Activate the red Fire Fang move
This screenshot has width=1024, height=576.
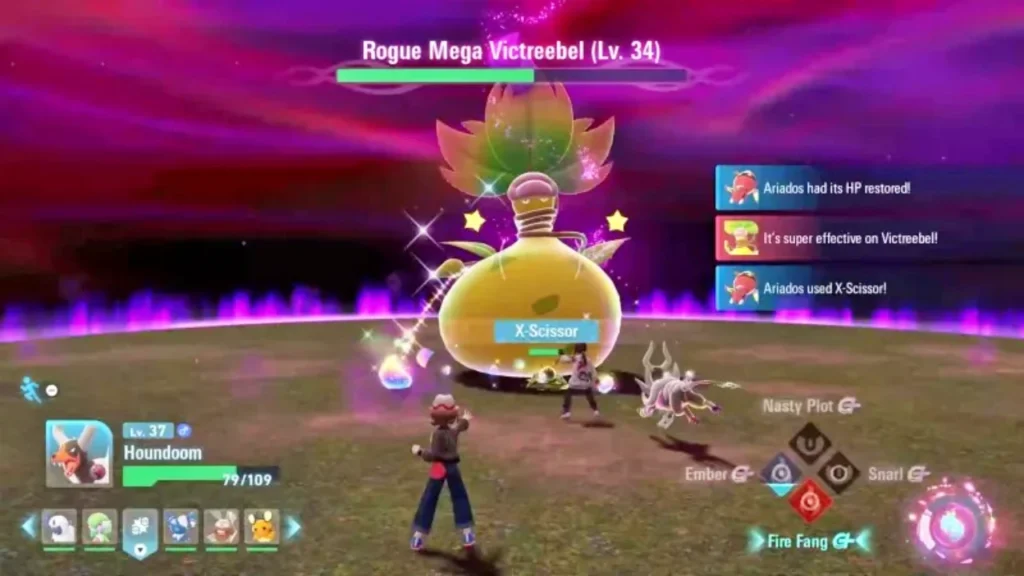pos(809,500)
